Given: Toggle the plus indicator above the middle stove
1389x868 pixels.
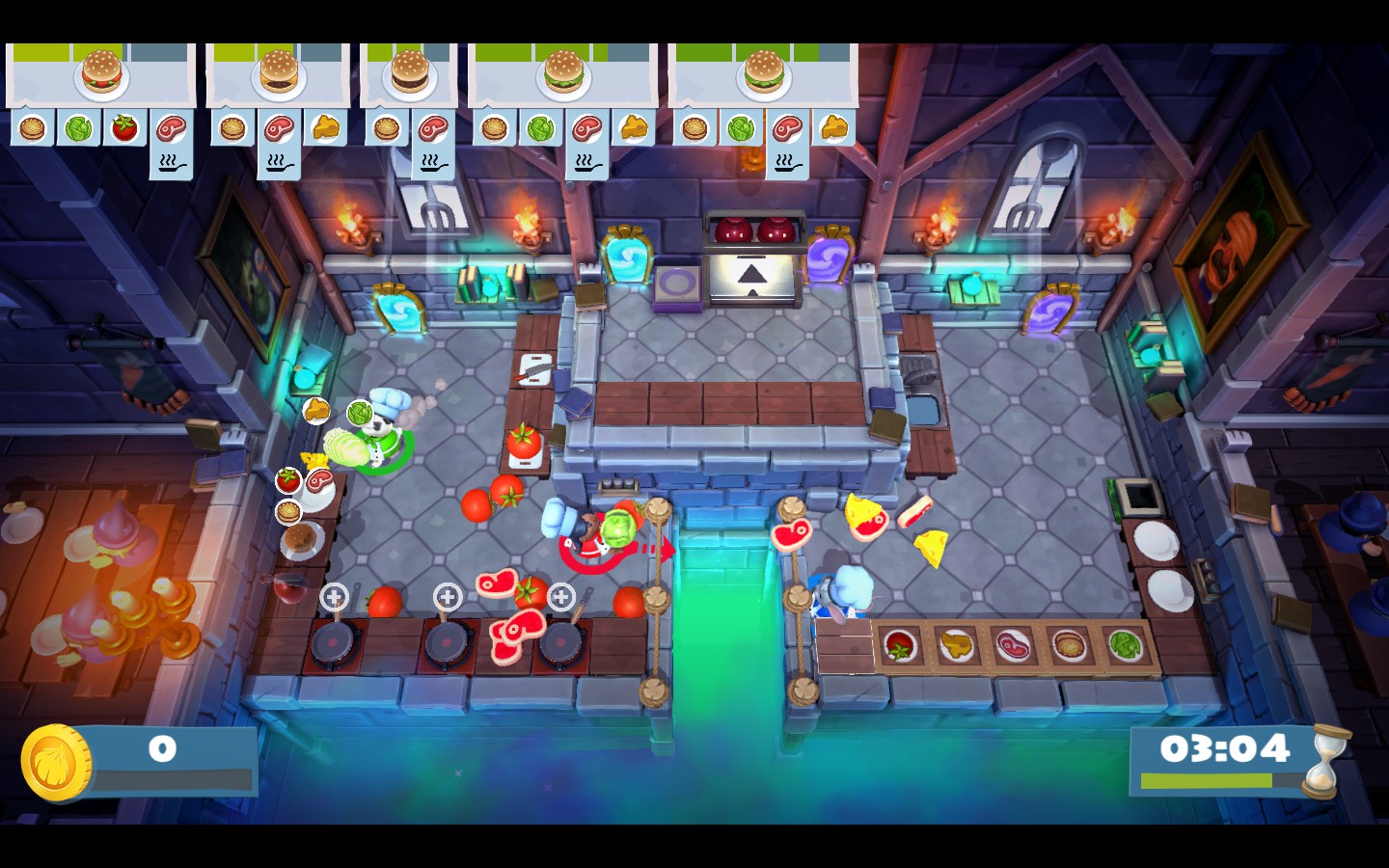Looking at the screenshot, I should coord(447,596).
